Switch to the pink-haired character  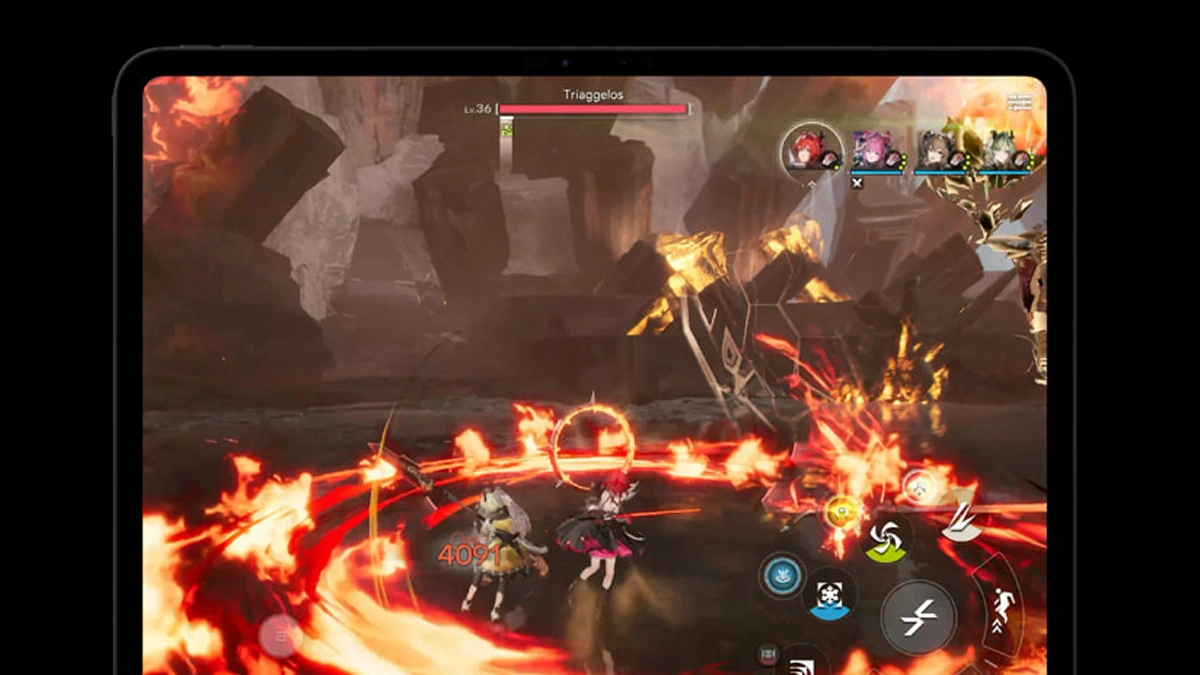pos(873,152)
